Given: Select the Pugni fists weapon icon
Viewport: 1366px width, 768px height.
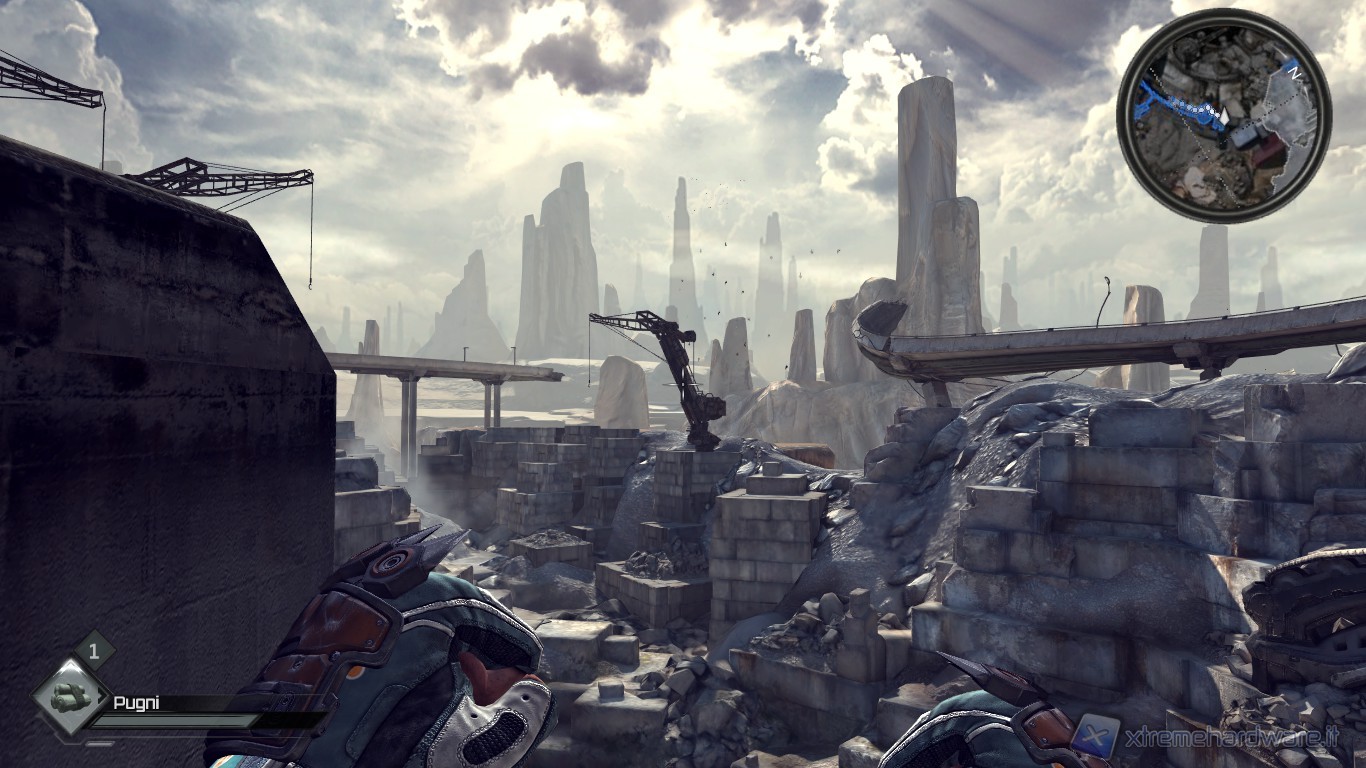Looking at the screenshot, I should click(x=70, y=698).
